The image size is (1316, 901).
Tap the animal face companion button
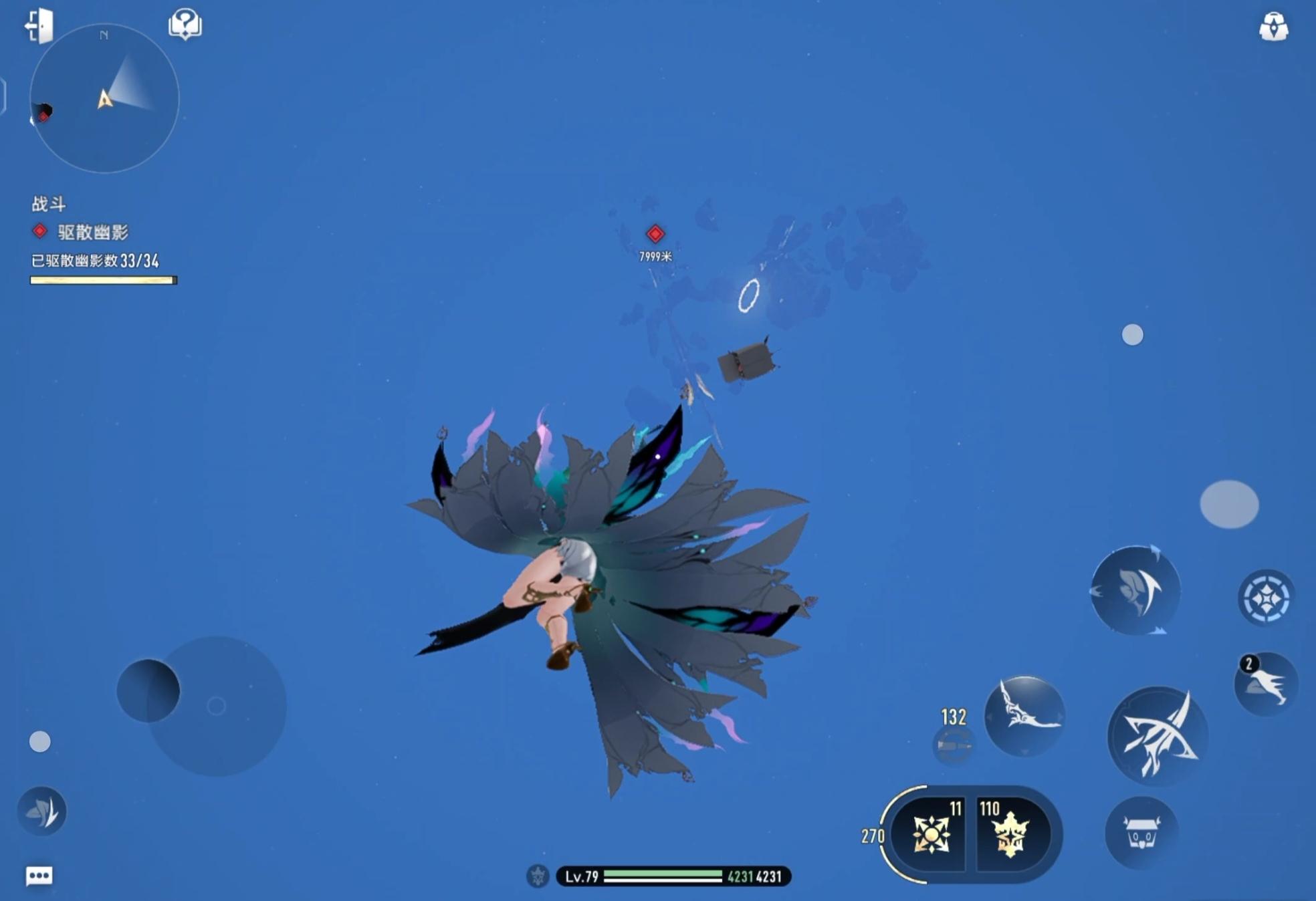click(1141, 832)
